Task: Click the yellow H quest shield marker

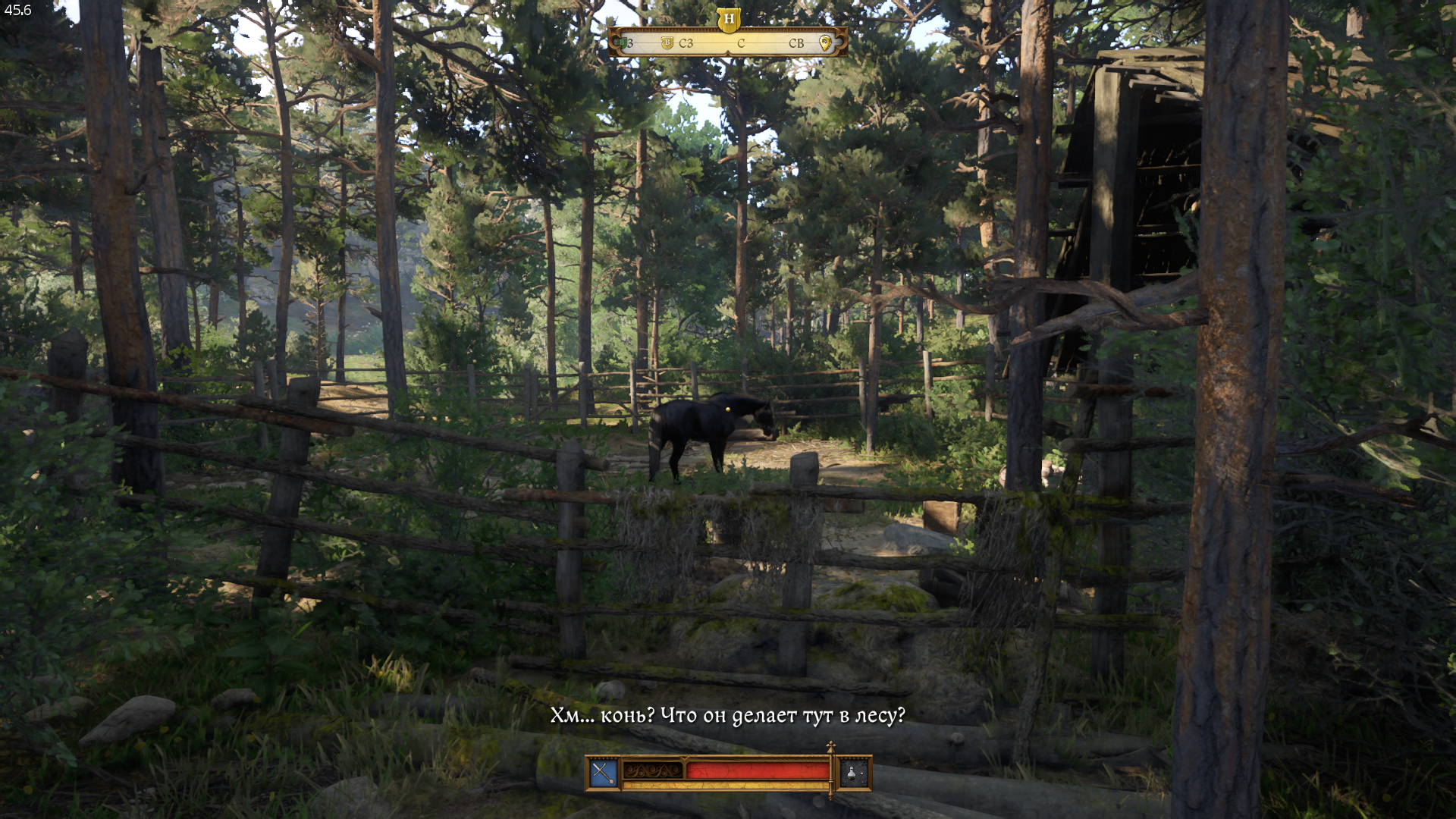Action: click(728, 19)
